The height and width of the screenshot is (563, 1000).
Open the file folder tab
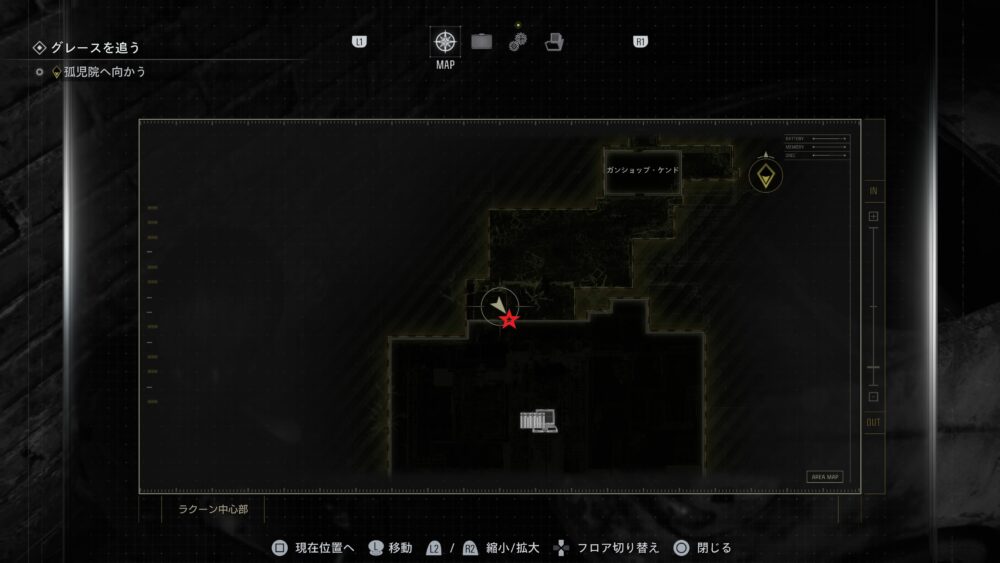point(554,42)
